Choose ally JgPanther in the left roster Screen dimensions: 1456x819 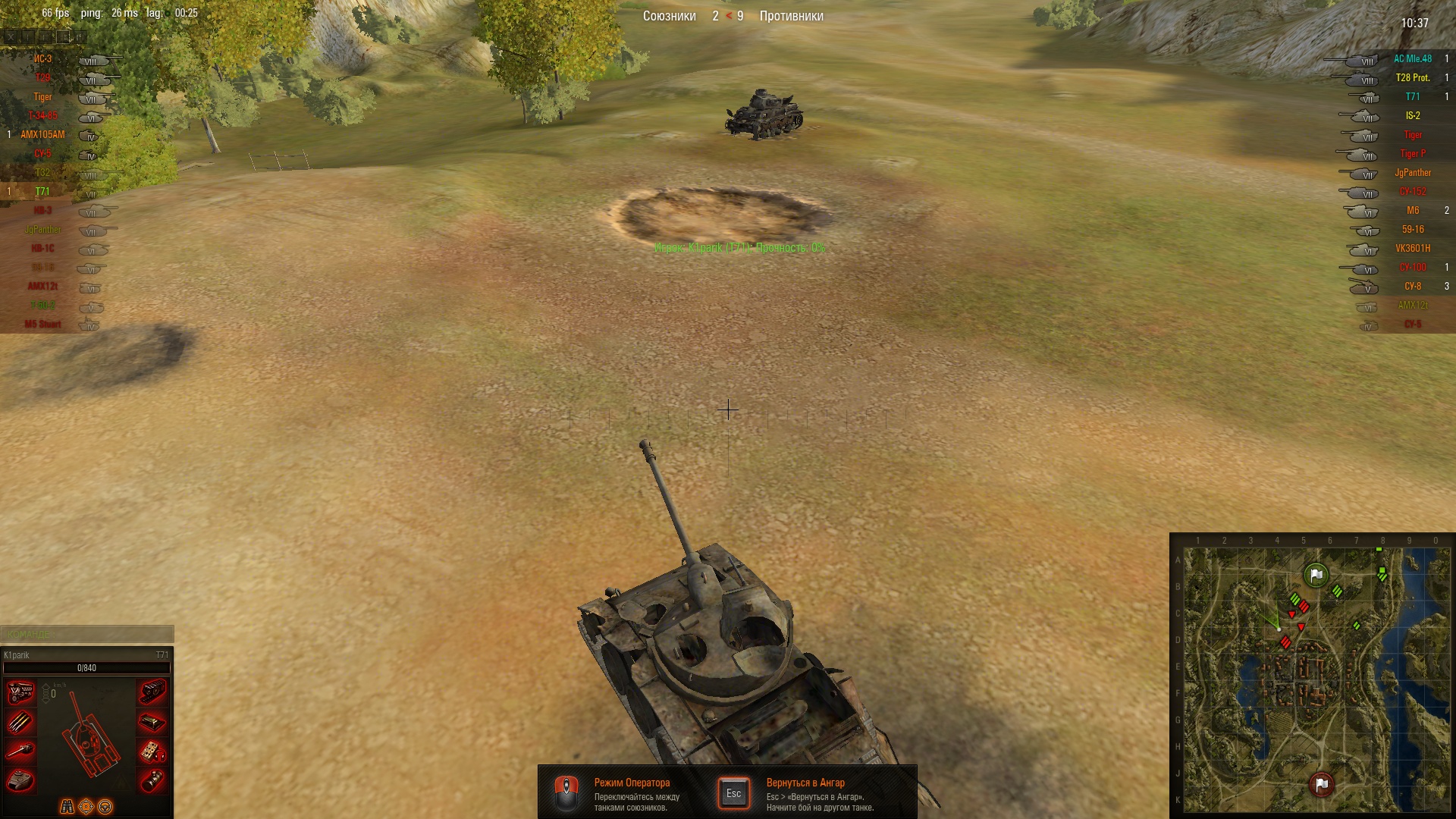click(x=42, y=230)
